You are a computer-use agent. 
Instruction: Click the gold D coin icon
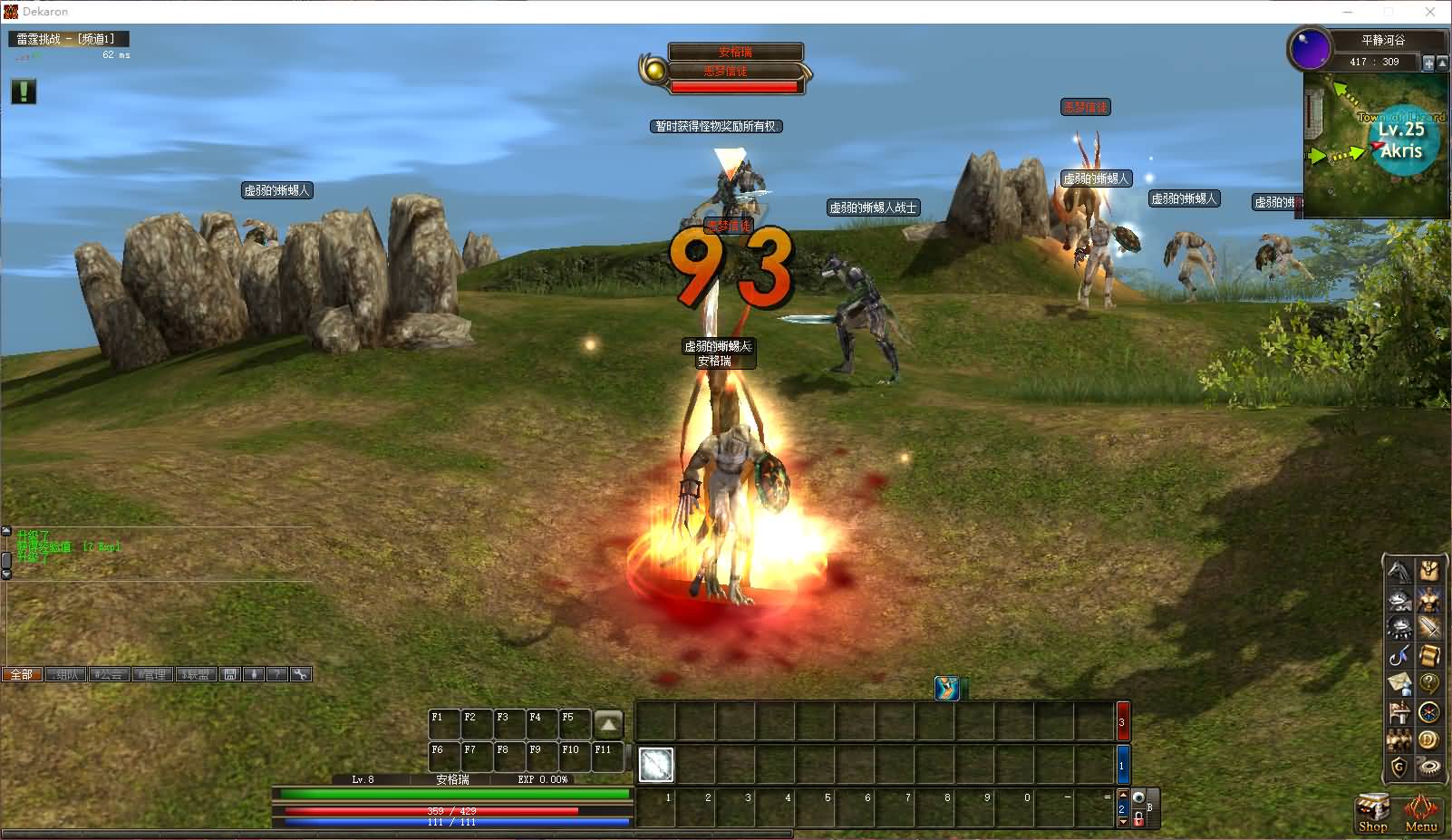1429,740
